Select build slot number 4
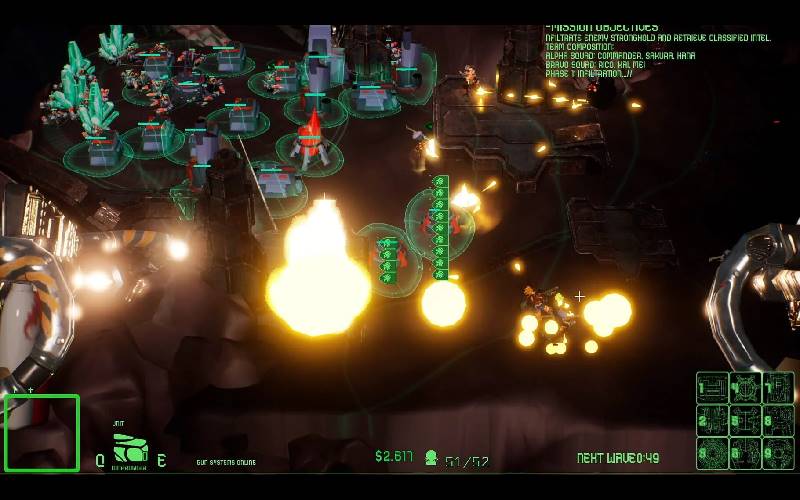 point(745,388)
